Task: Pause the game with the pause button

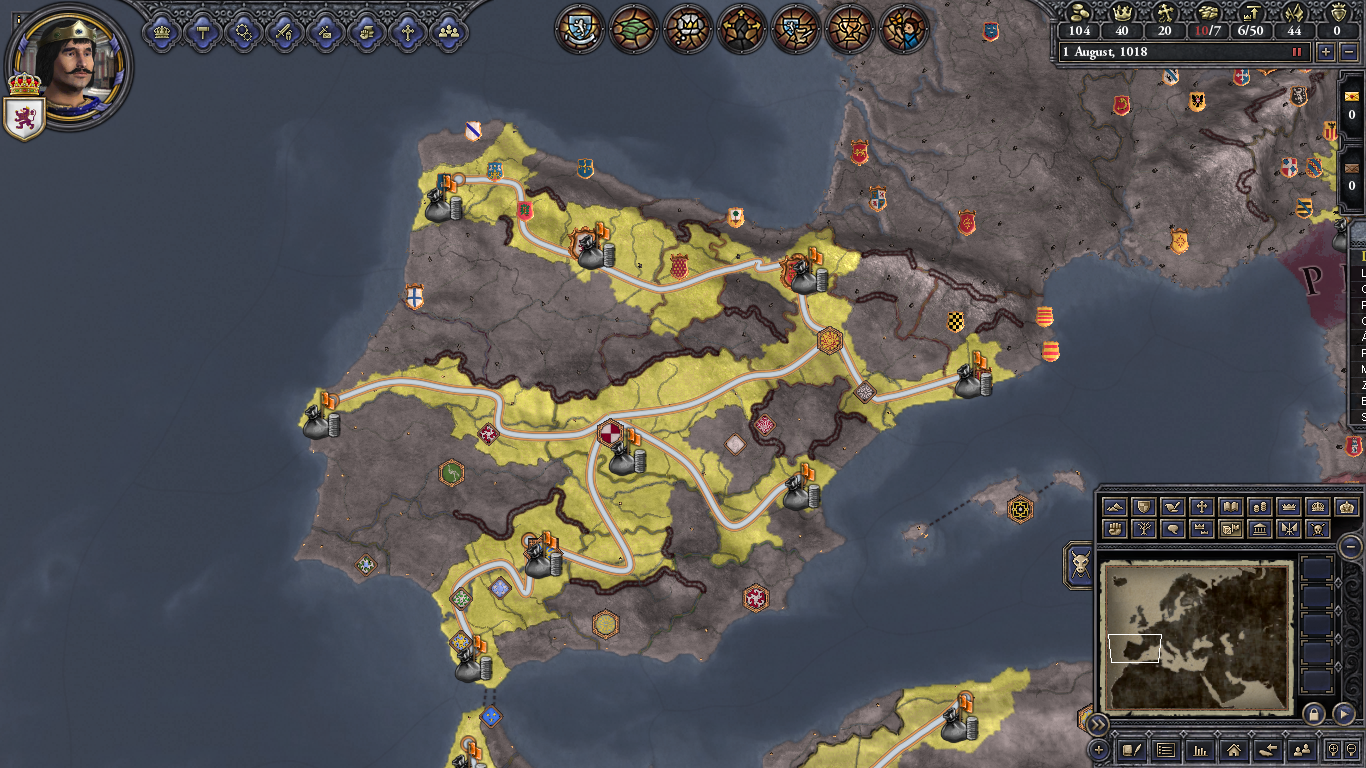Action: click(x=1296, y=52)
